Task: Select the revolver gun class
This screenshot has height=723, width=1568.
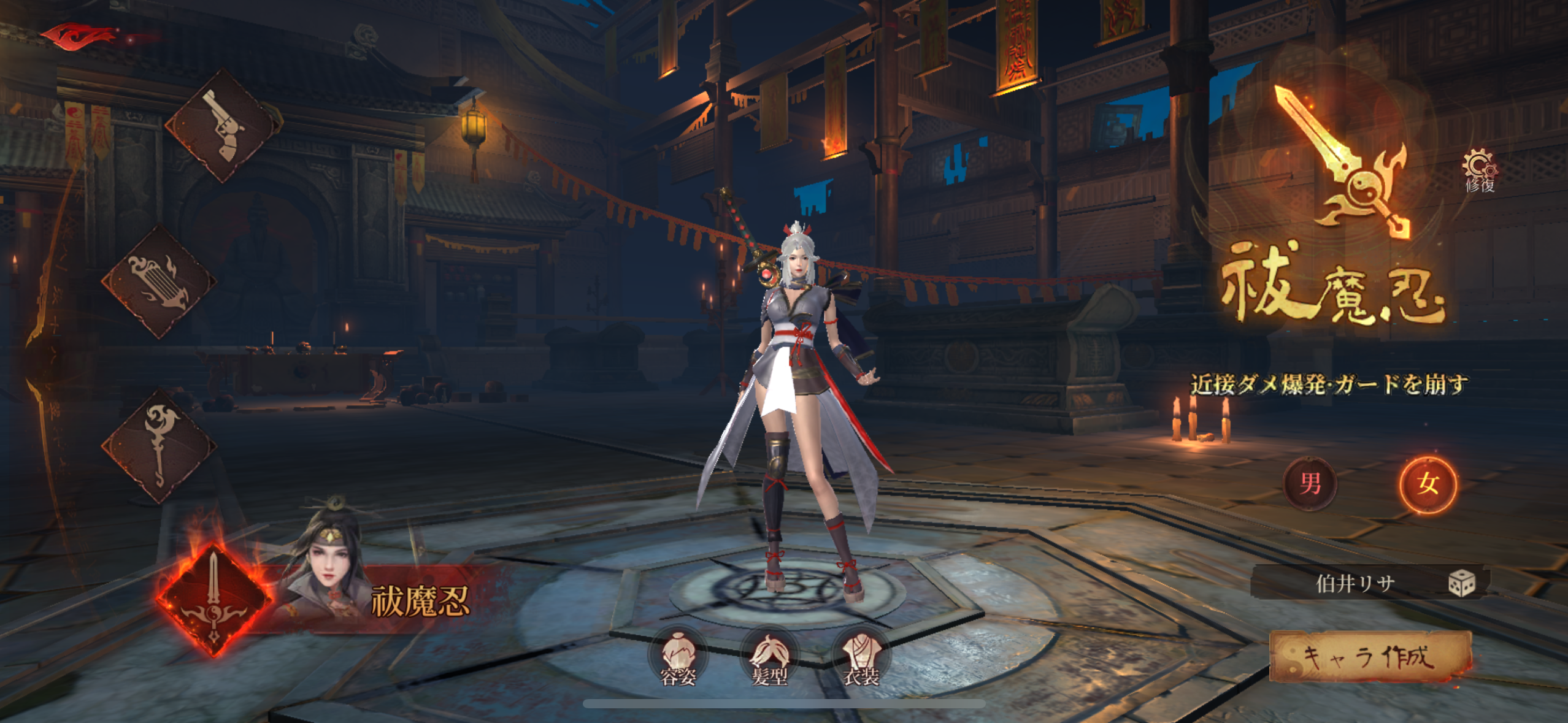Action: (221, 126)
